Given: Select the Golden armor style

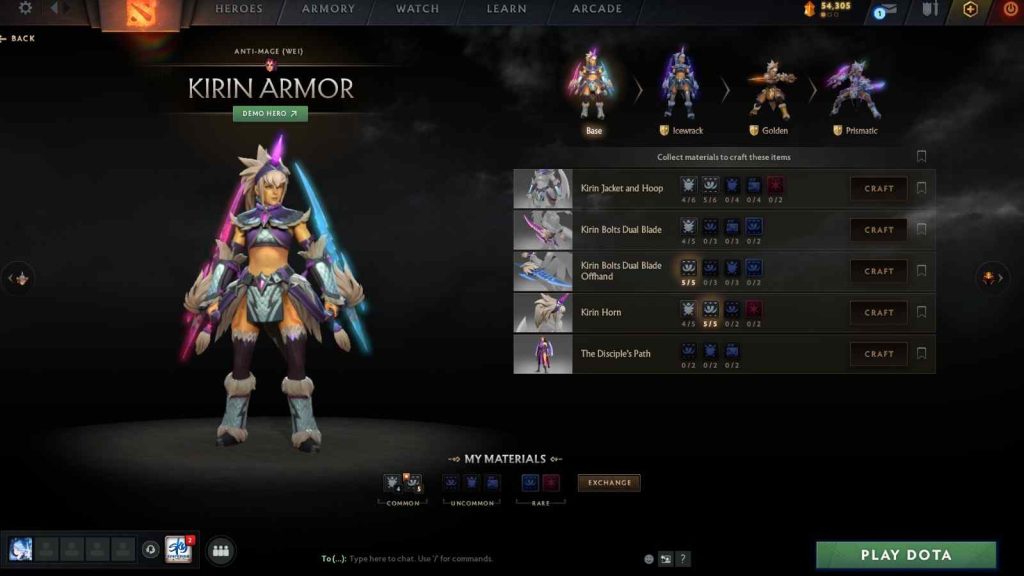Looking at the screenshot, I should [768, 93].
